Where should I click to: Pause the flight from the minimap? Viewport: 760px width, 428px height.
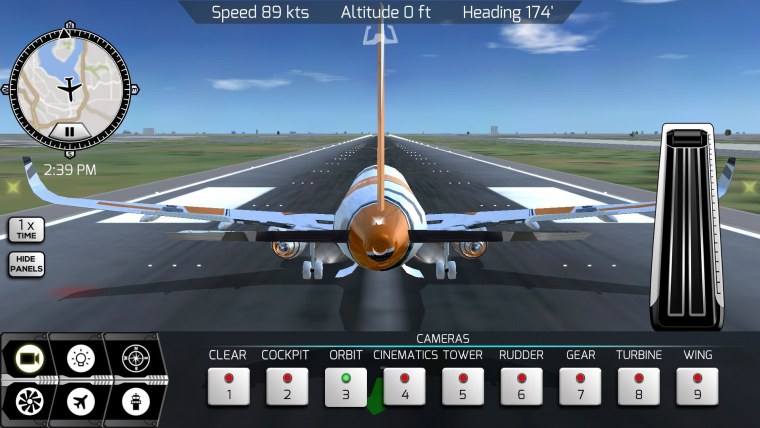click(69, 130)
